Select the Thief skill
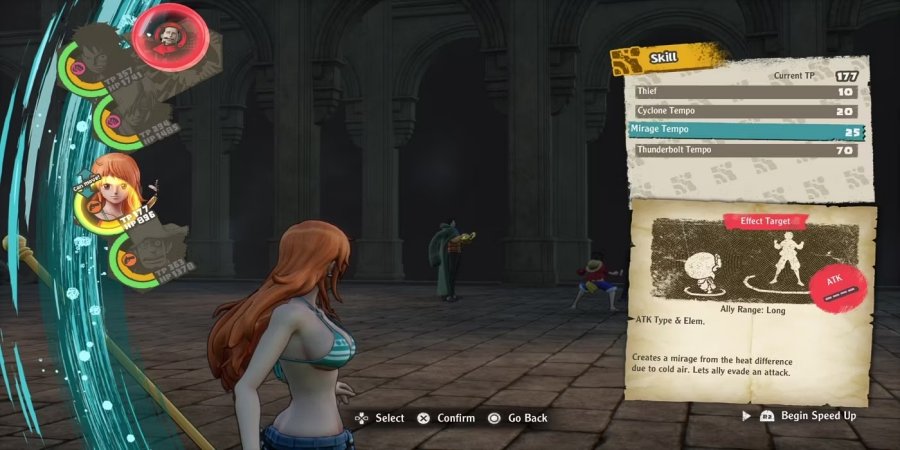 click(x=745, y=92)
